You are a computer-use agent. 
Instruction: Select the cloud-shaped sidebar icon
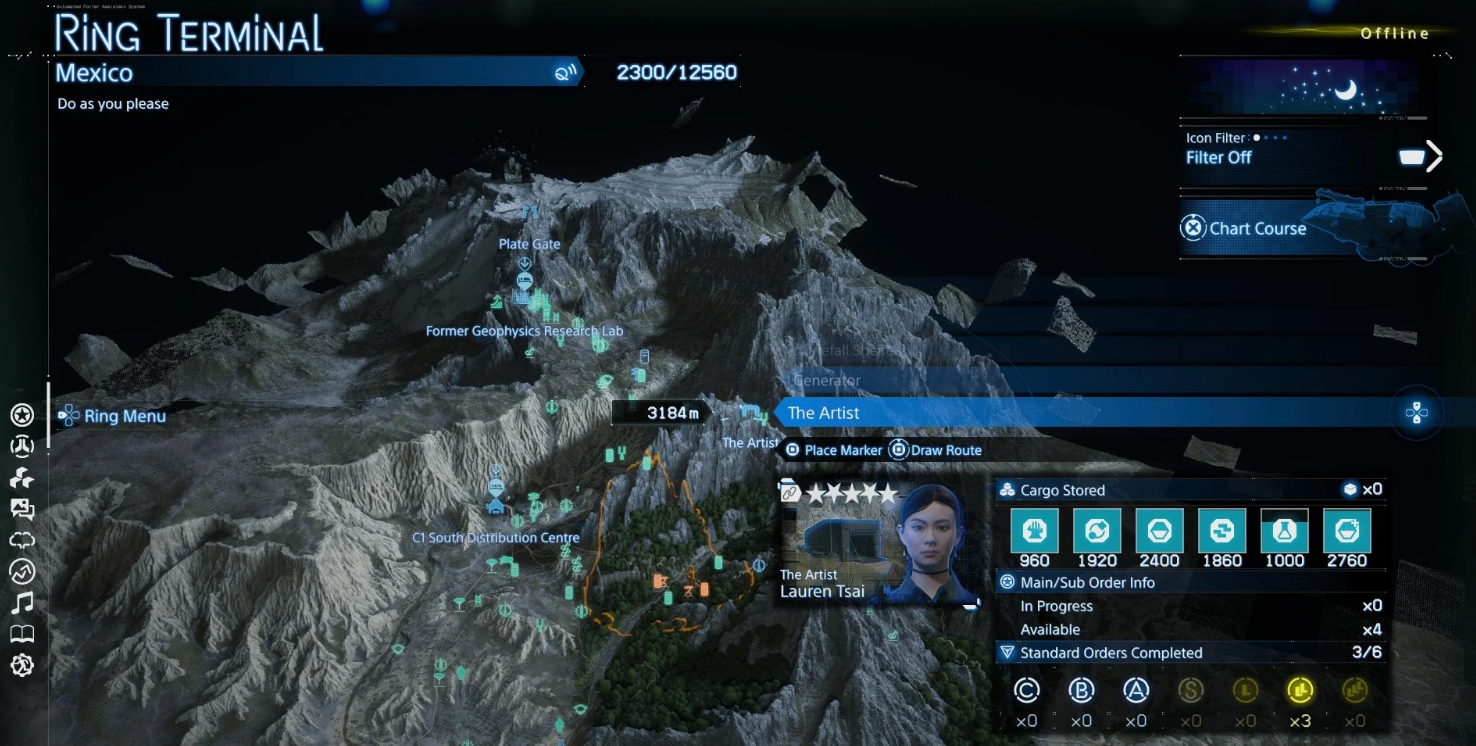22,540
